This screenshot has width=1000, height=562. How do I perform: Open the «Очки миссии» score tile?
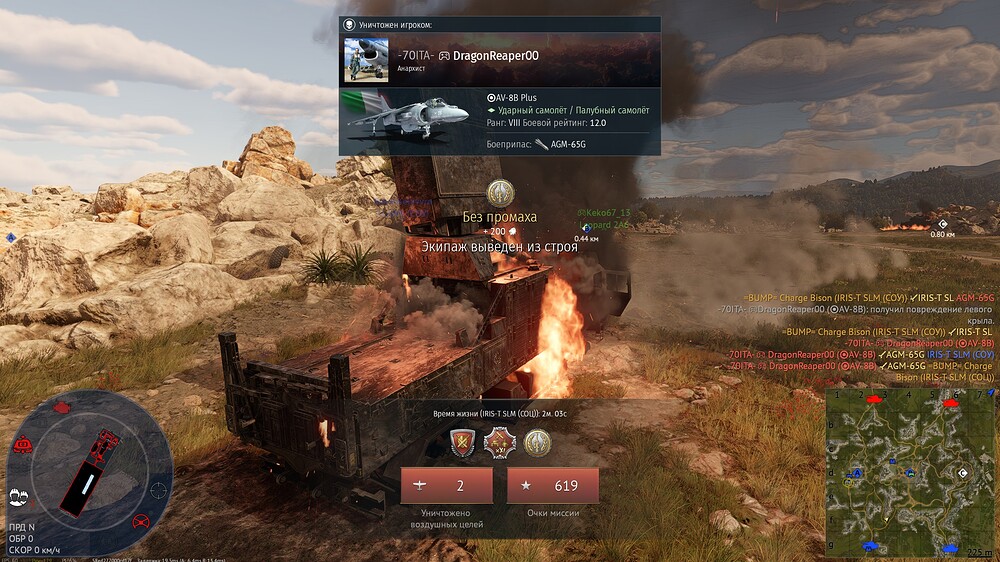553,486
